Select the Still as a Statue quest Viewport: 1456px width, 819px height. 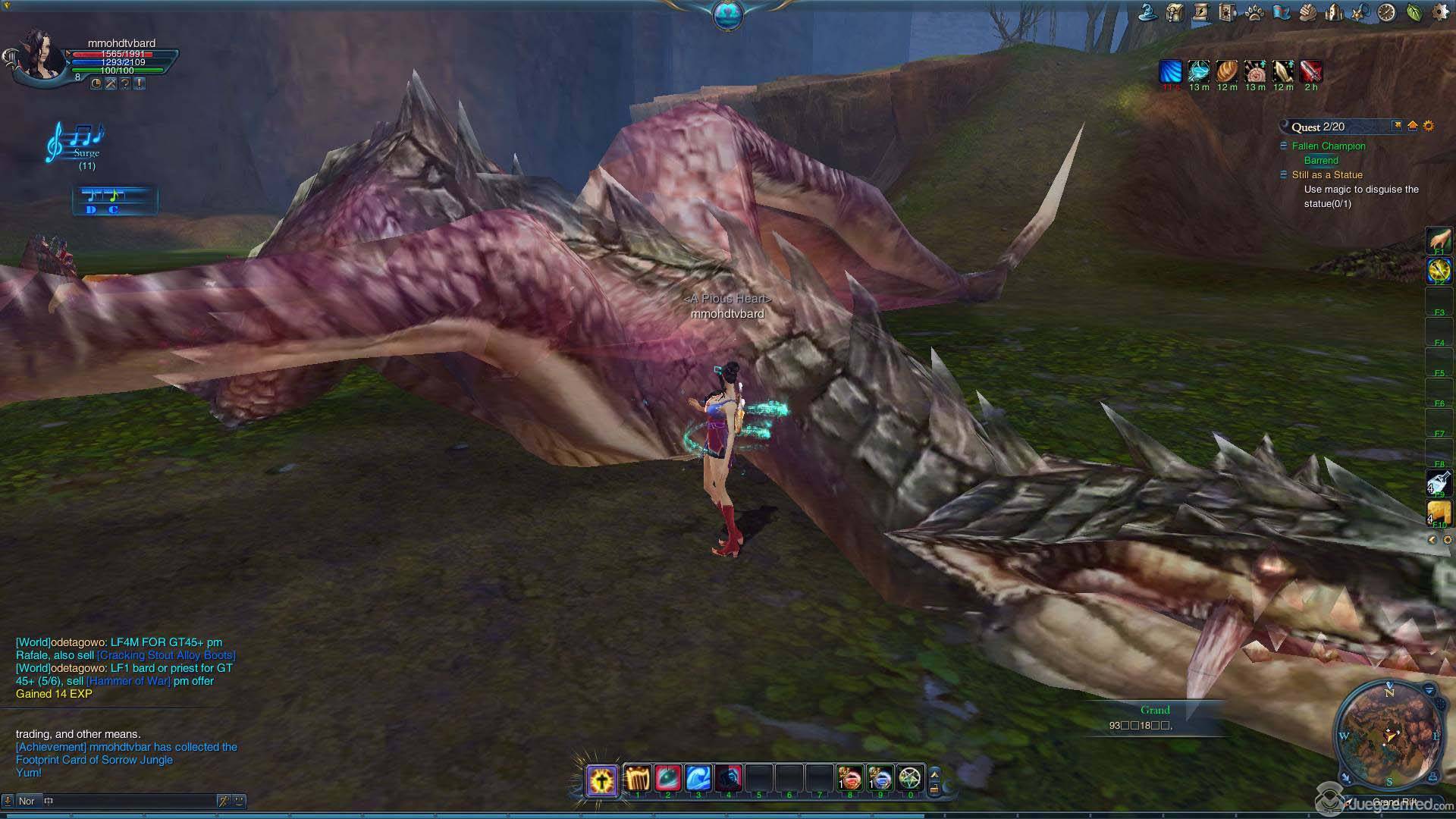pos(1327,175)
